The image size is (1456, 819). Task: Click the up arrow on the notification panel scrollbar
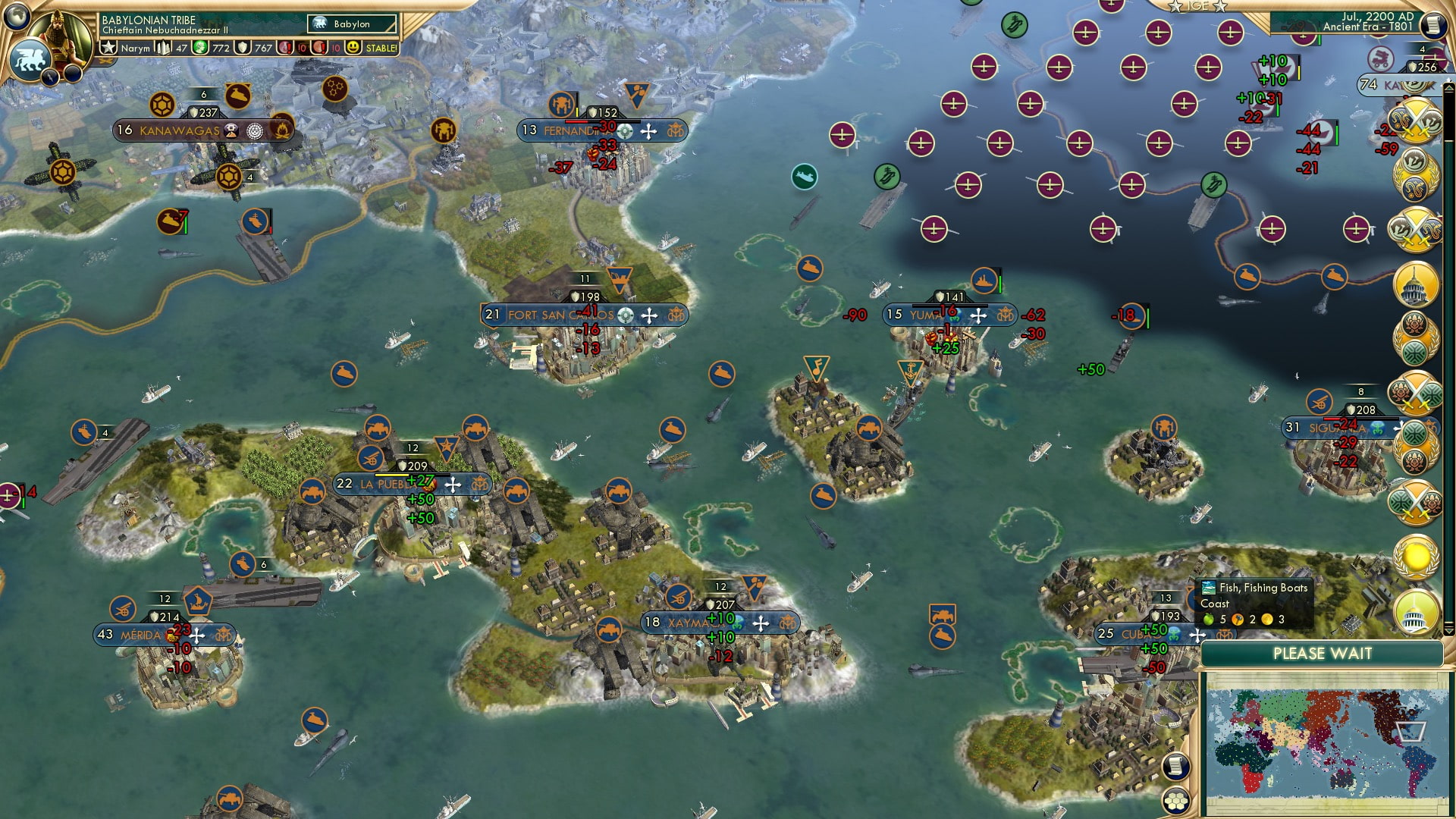coord(1450,87)
